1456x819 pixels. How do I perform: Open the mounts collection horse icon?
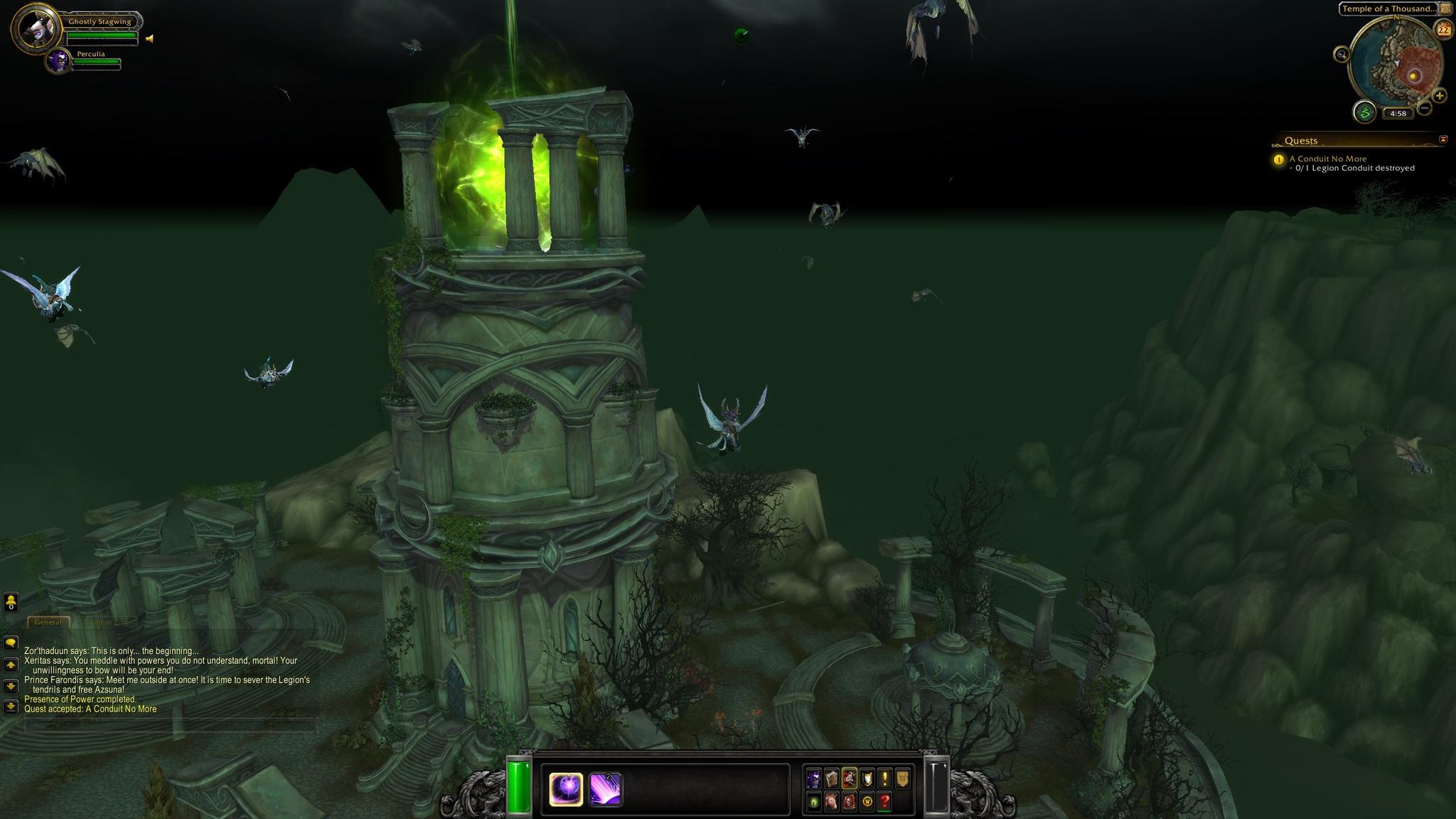831,802
